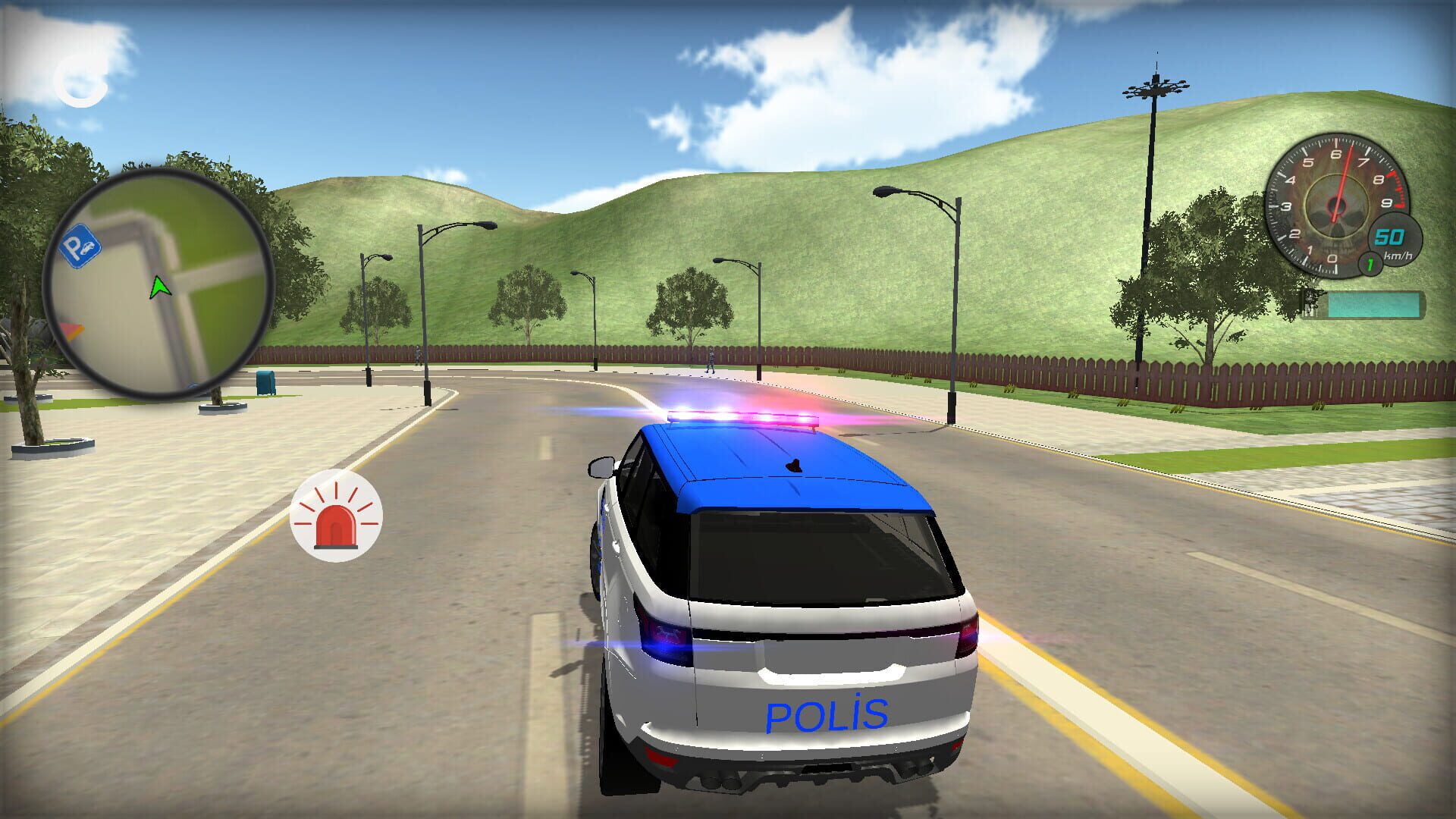Click the parking "P" marker on the minimap
Screen dimensions: 1456x819
[80, 246]
